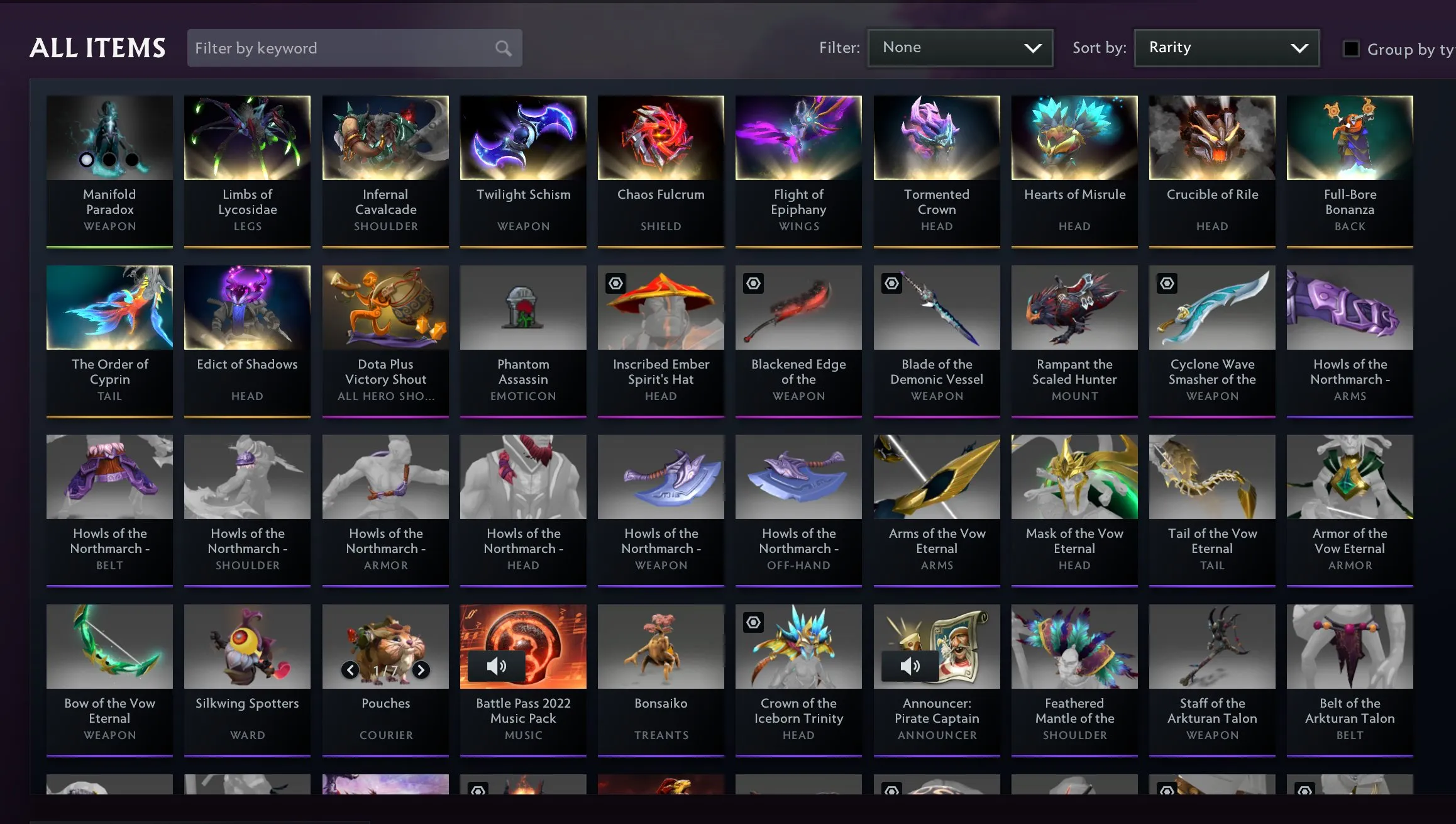The height and width of the screenshot is (824, 1456).
Task: Open the Filter dropdown set to None
Action: pyautogui.click(x=960, y=47)
